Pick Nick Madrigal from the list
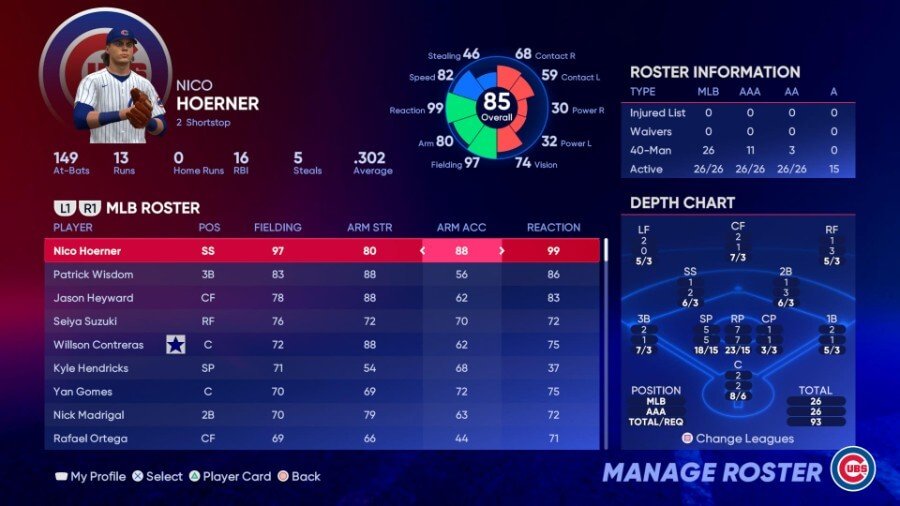The image size is (900, 506). (300, 415)
